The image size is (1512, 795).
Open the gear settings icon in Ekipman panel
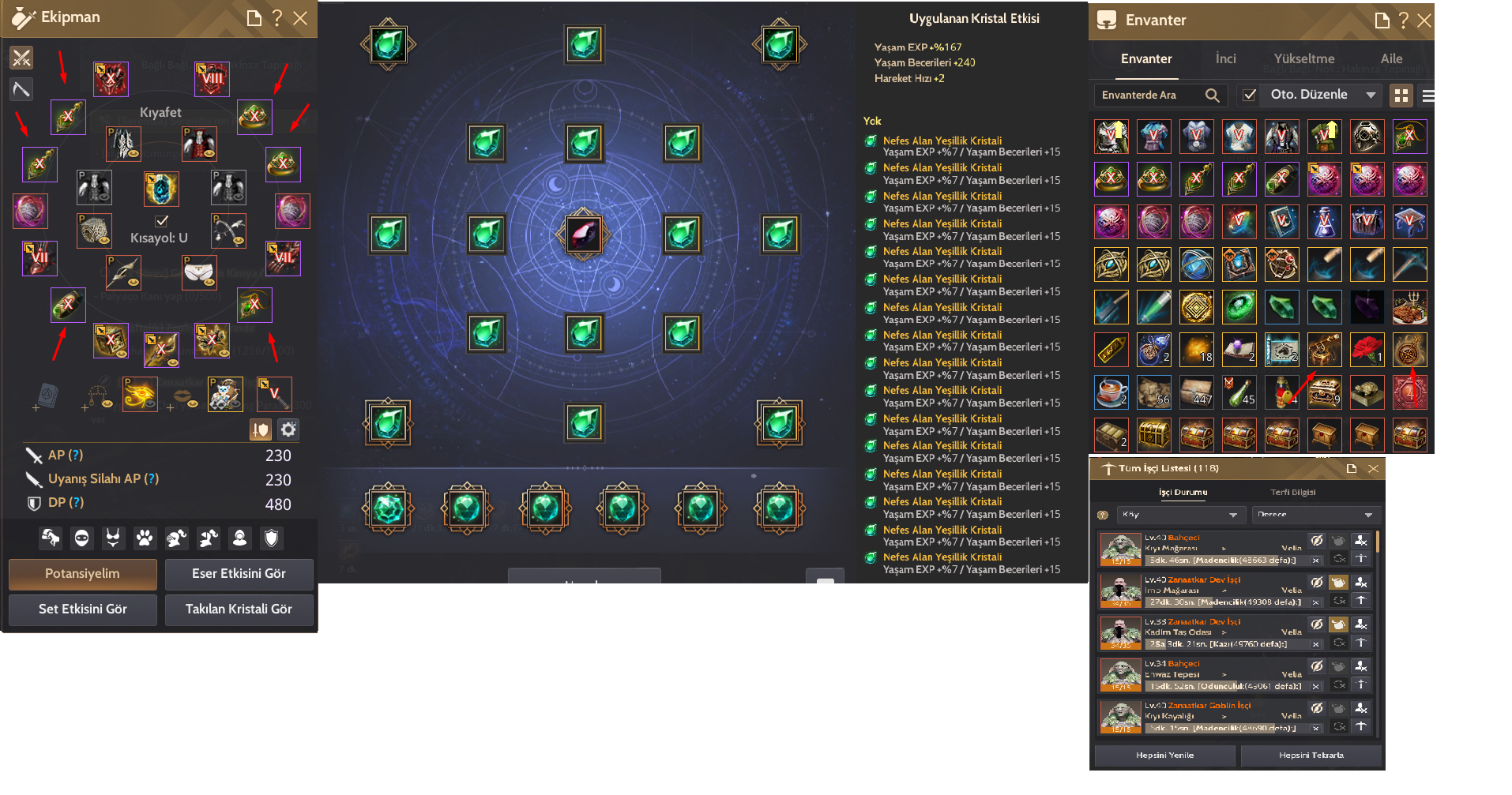click(x=288, y=429)
